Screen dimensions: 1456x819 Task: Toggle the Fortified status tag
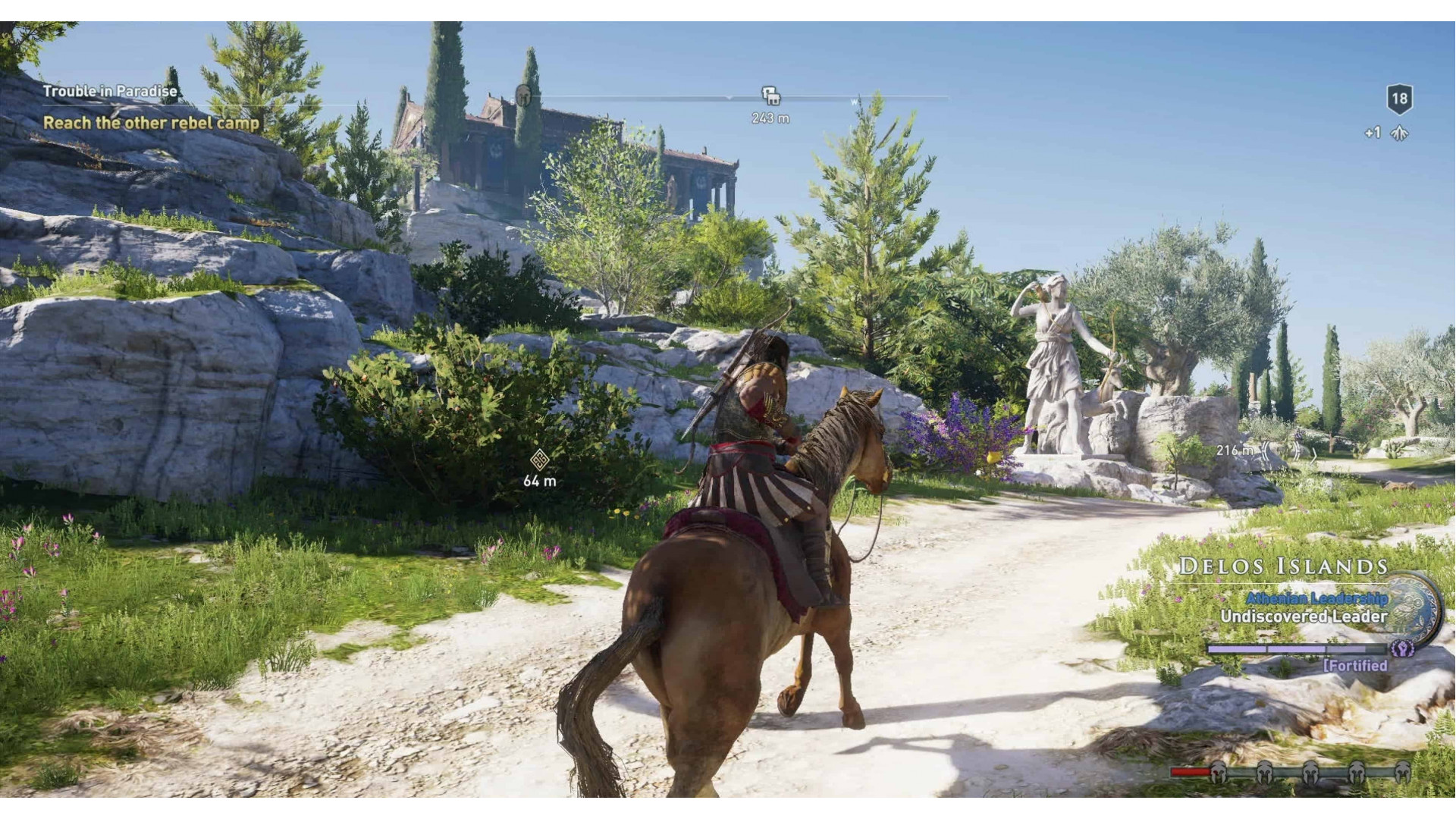coord(1357,665)
